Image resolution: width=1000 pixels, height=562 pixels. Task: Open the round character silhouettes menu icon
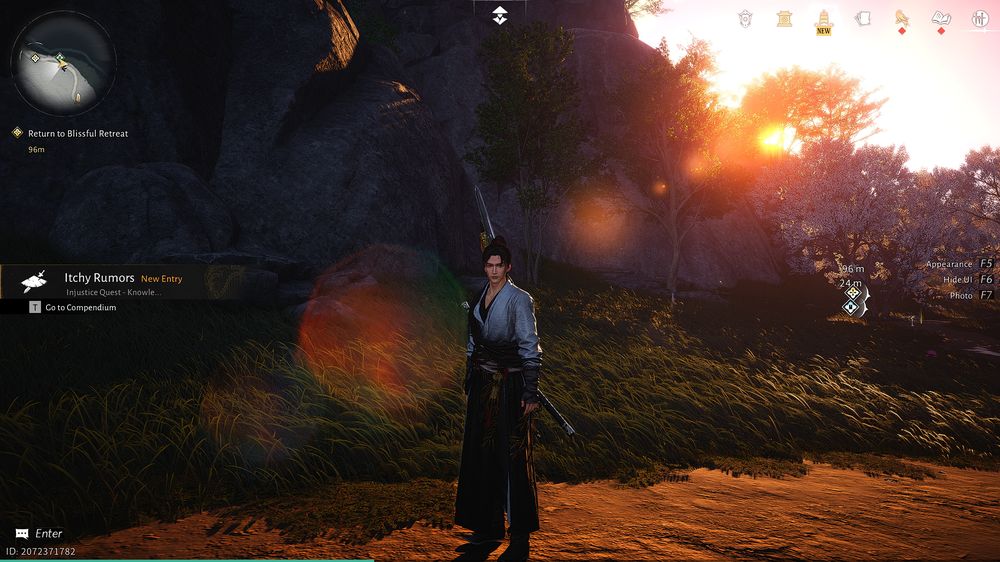[980, 18]
